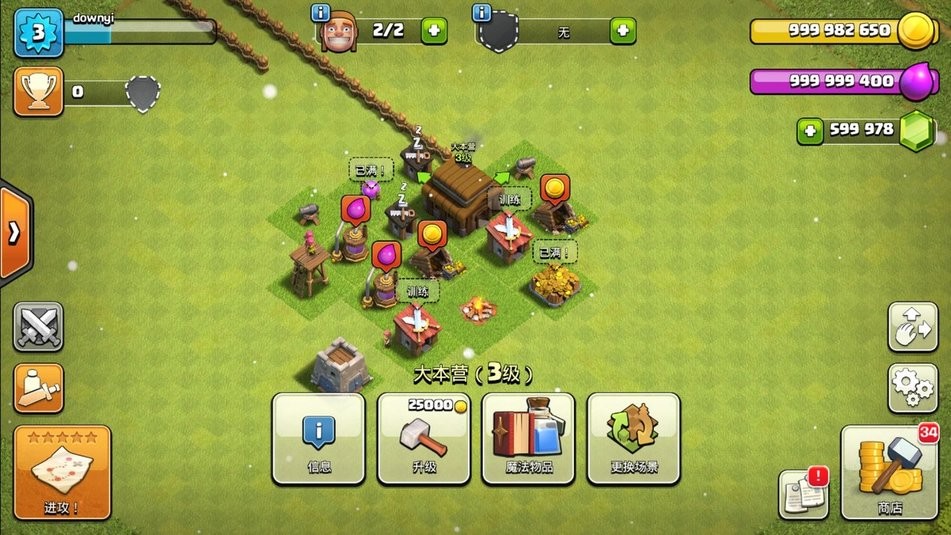Upgrade the town hall for 25000 gold
The image size is (951, 535).
click(x=423, y=439)
